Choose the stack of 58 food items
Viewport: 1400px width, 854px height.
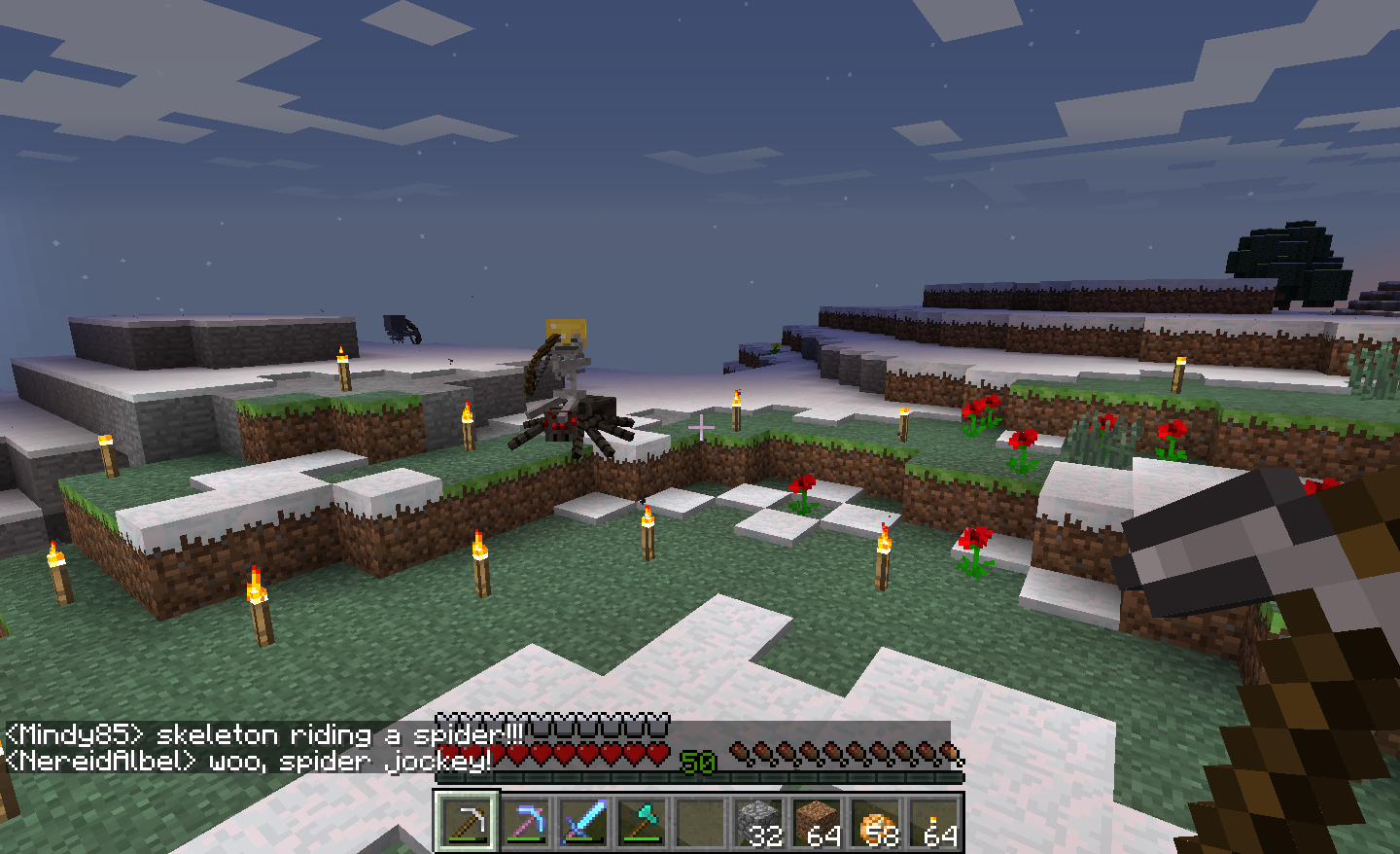coord(875,822)
